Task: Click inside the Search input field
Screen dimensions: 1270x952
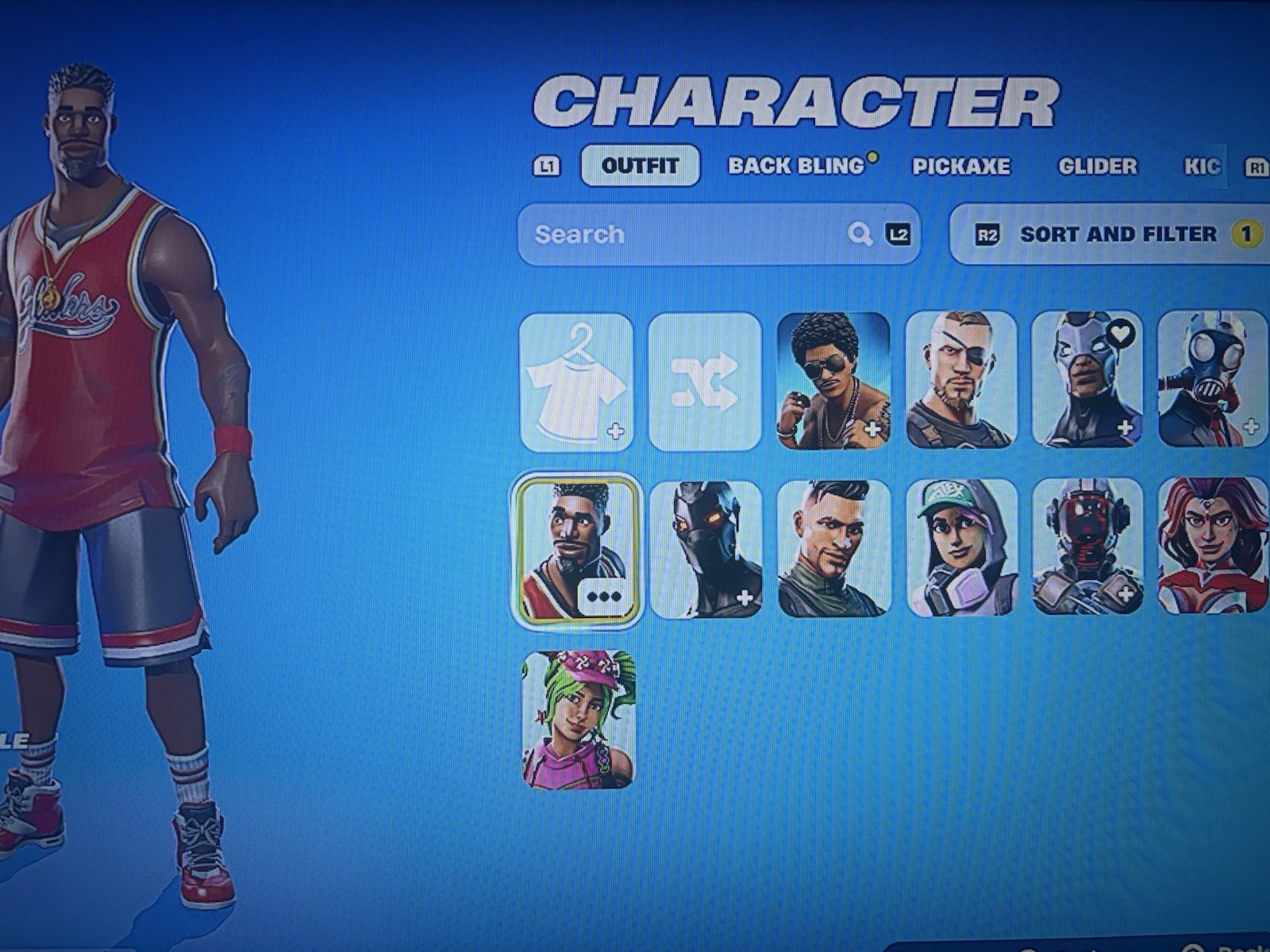Action: 675,234
